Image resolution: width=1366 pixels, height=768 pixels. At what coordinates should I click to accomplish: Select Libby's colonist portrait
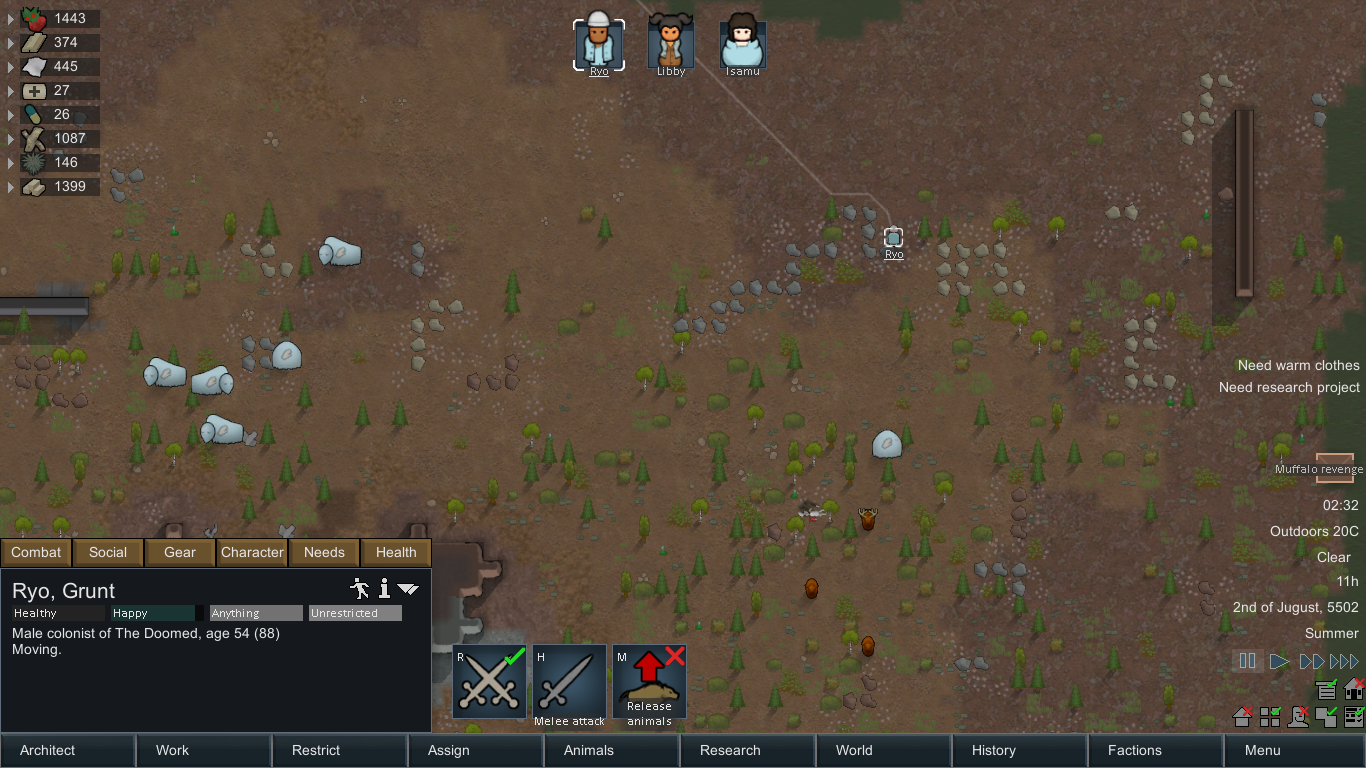click(670, 45)
